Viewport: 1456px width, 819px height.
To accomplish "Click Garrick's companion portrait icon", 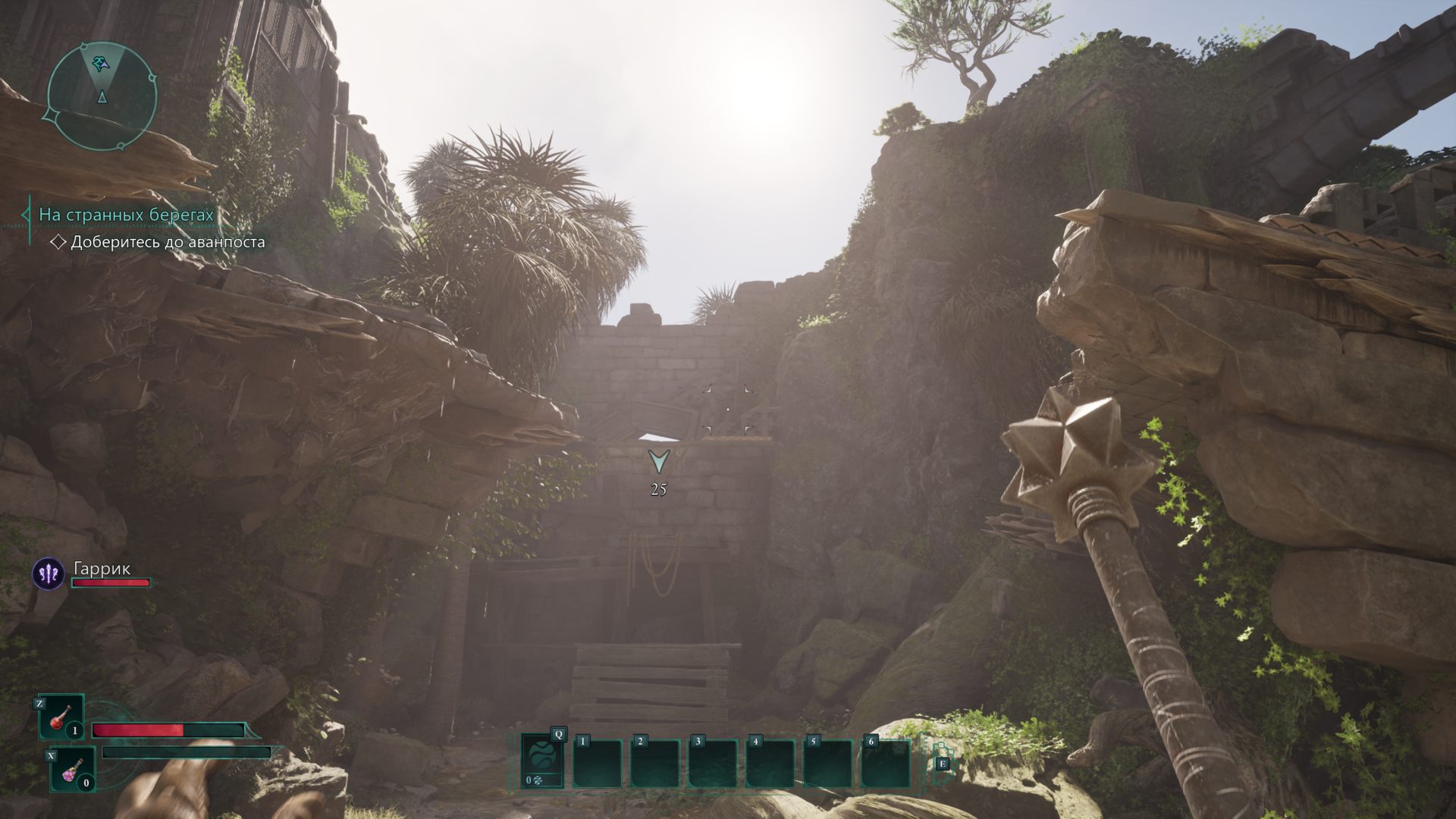I will (x=49, y=574).
